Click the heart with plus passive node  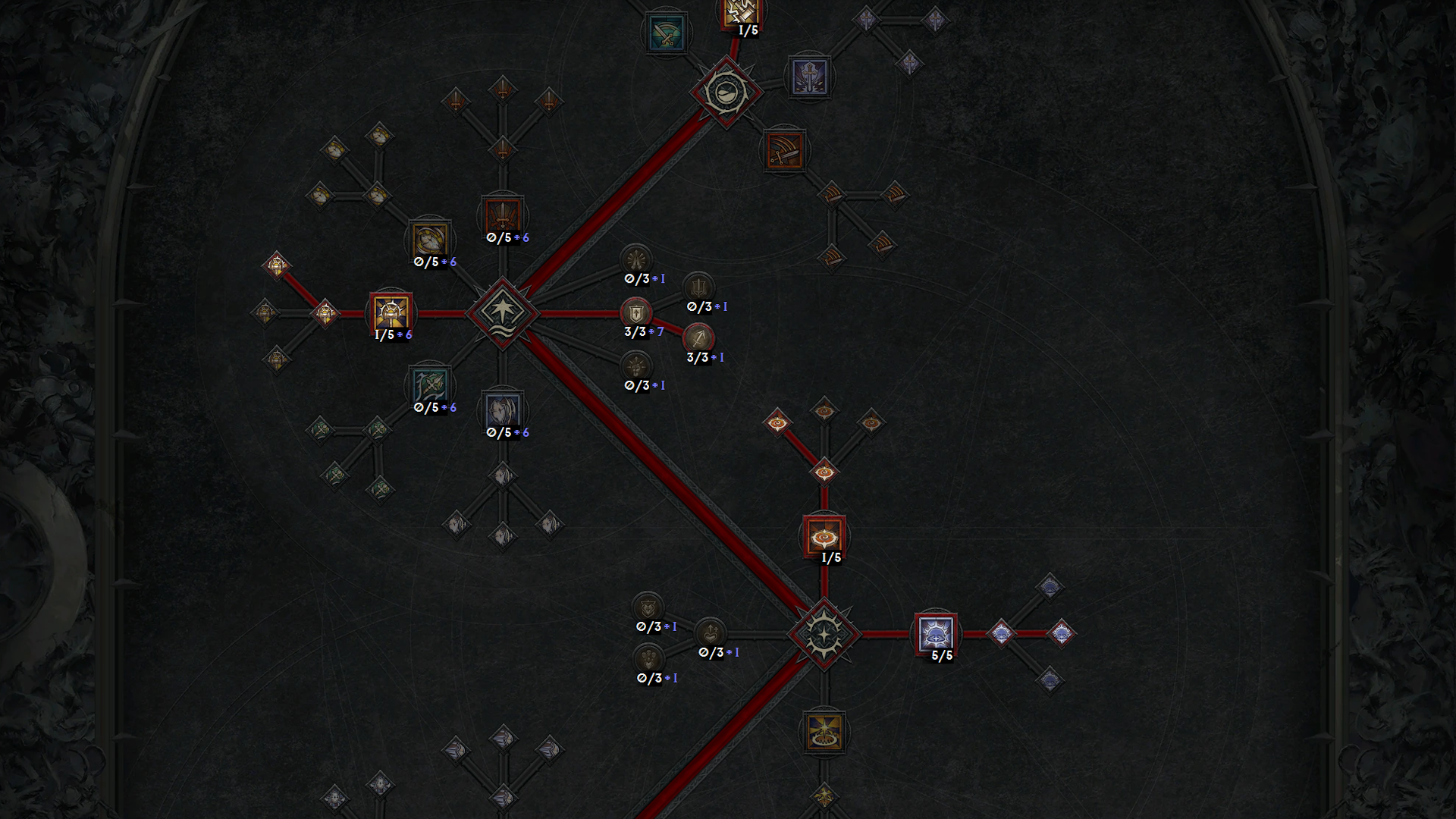coord(711,632)
